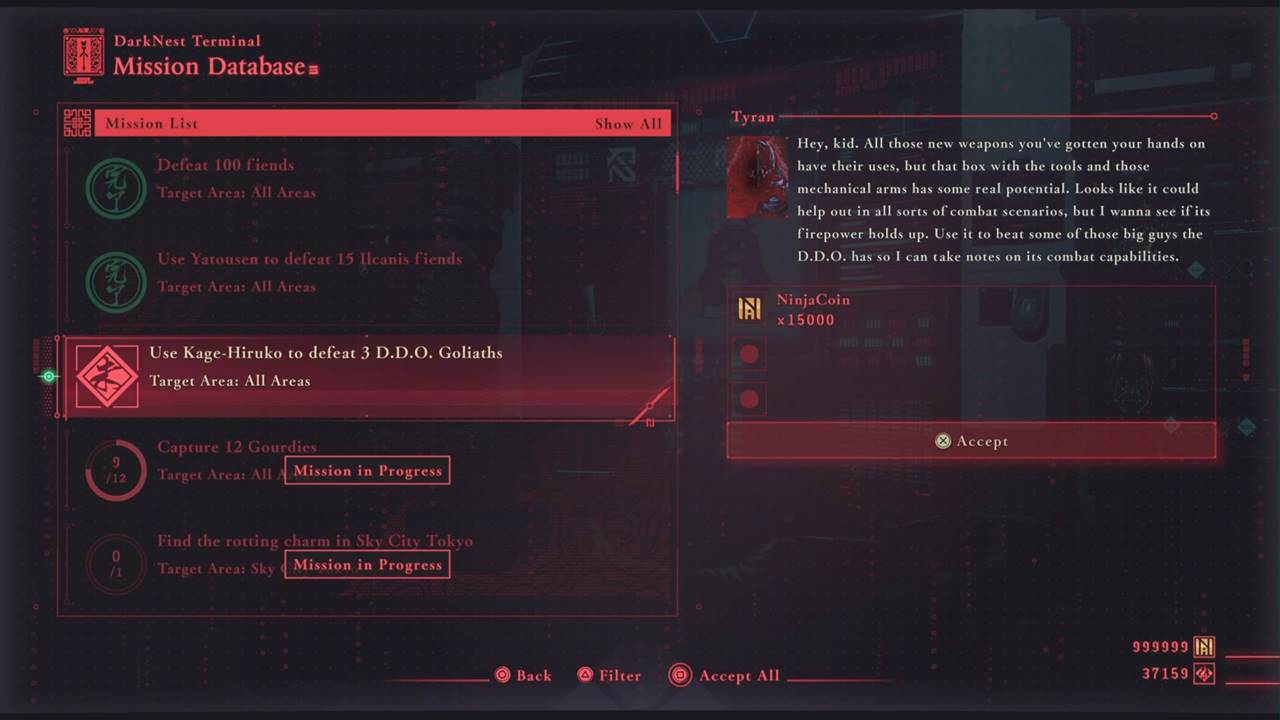Viewport: 1280px width, 720px height.
Task: Select the rotting charm Sky City Tokyo mission
Action: [x=365, y=555]
